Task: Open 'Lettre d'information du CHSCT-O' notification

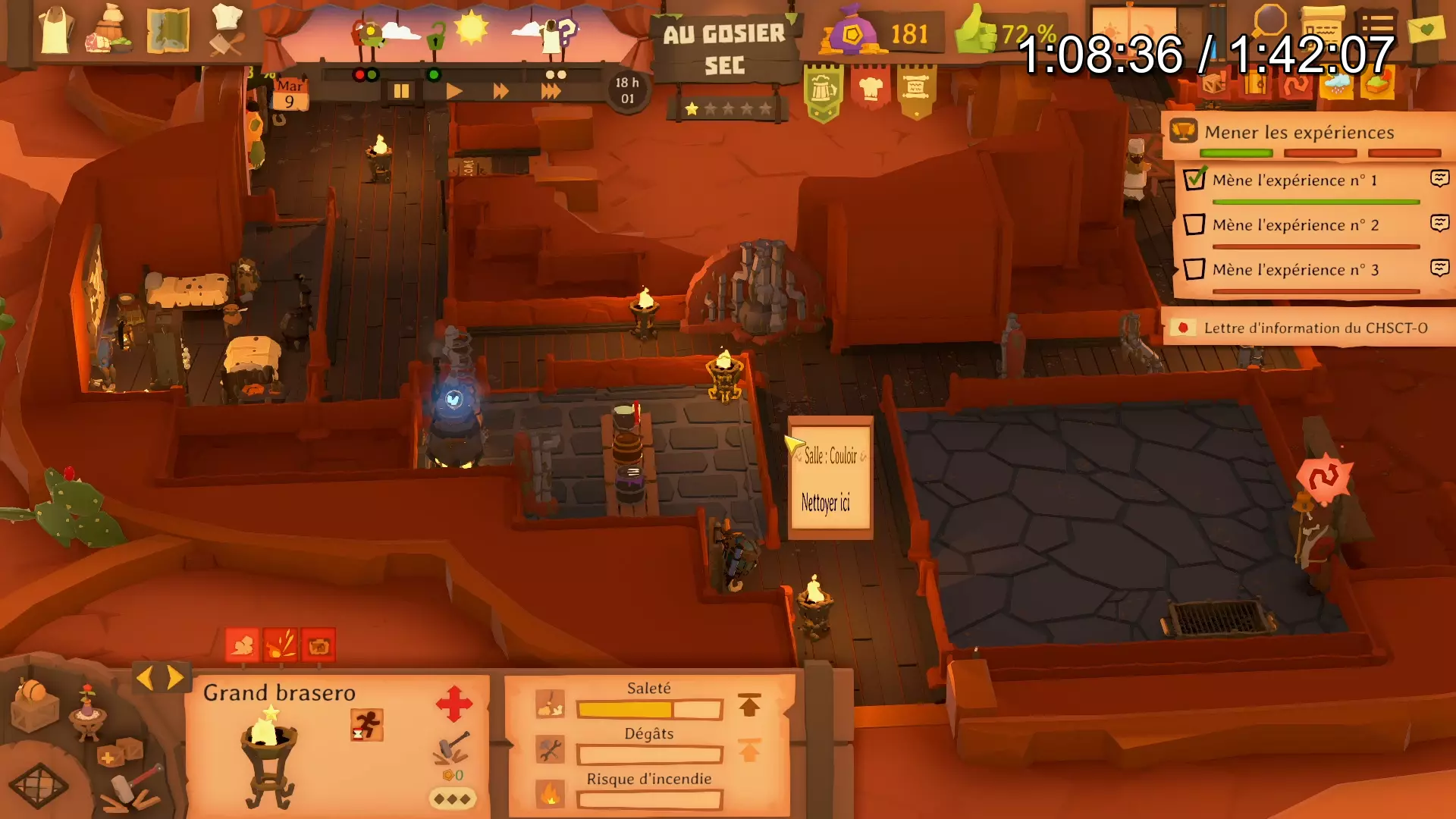Action: 1315,328
